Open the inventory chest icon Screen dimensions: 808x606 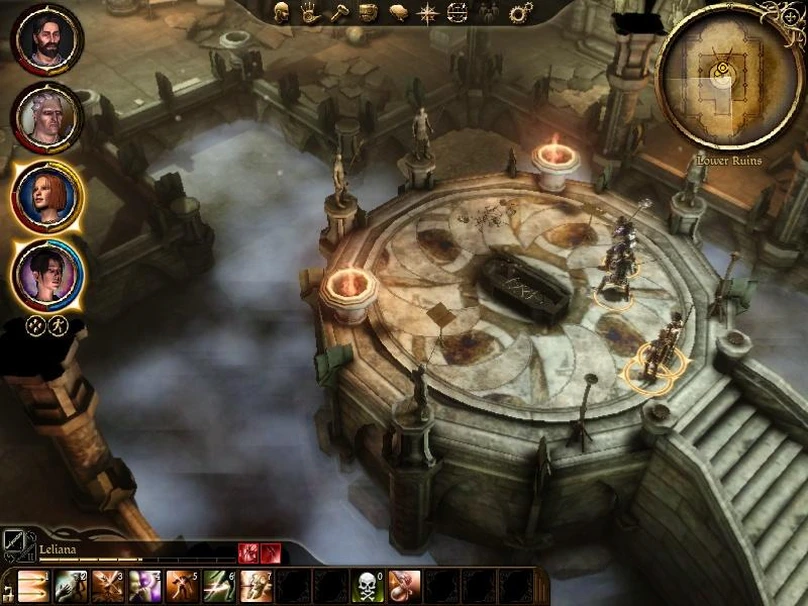[x=369, y=12]
